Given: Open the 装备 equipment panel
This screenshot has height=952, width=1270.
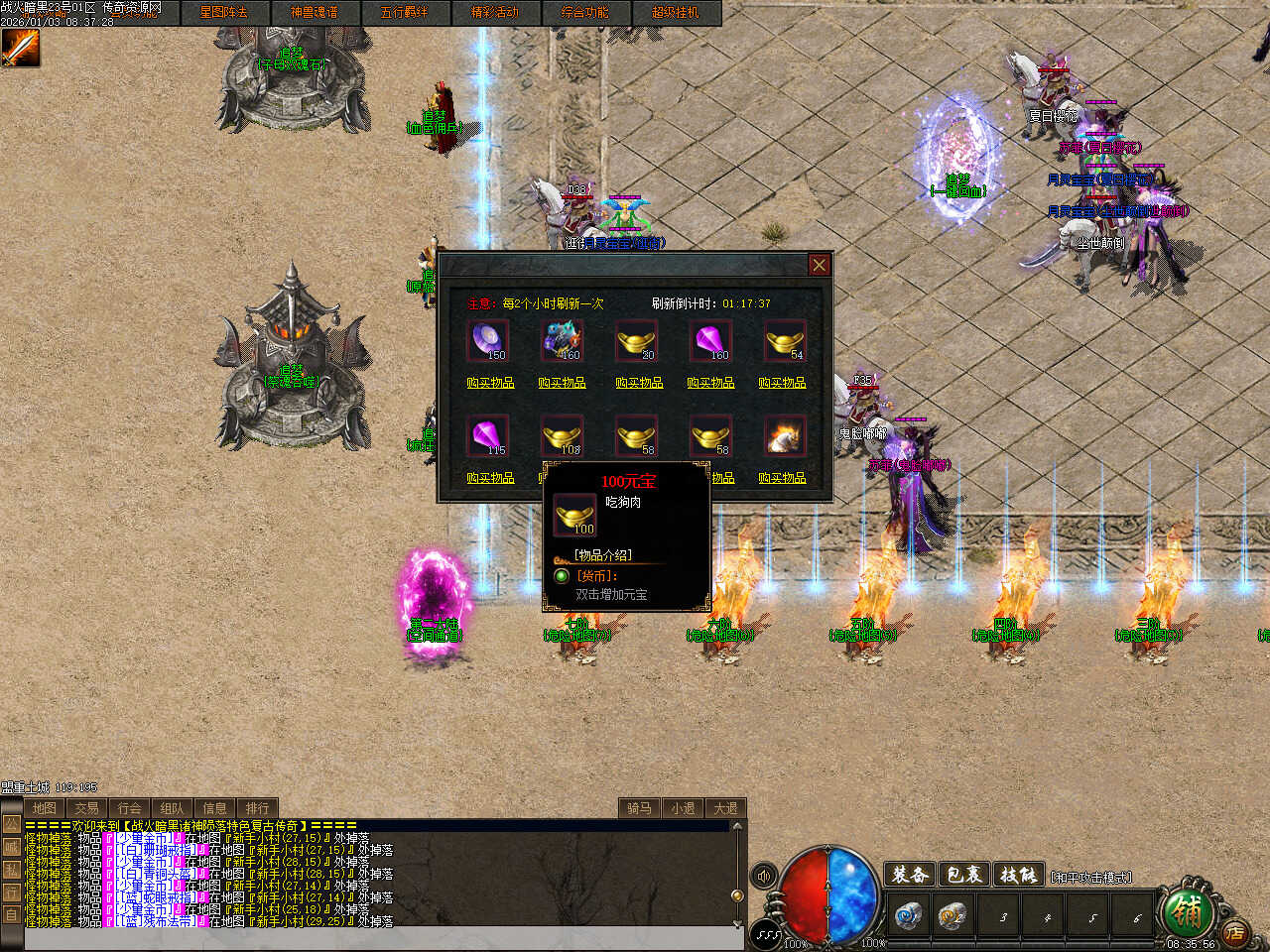Looking at the screenshot, I should pyautogui.click(x=910, y=875).
